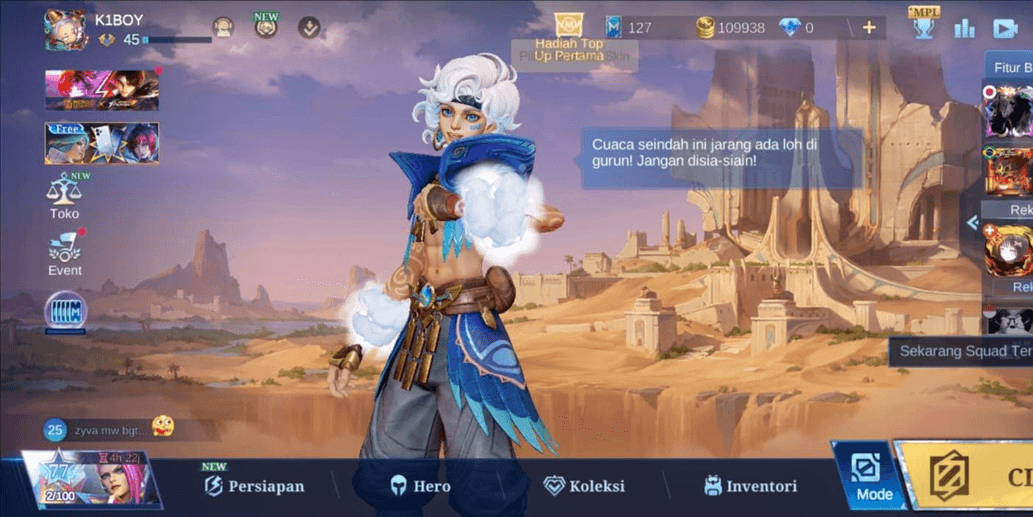Image resolution: width=1033 pixels, height=517 pixels.
Task: Open the Koleksi collection menu
Action: tap(584, 486)
